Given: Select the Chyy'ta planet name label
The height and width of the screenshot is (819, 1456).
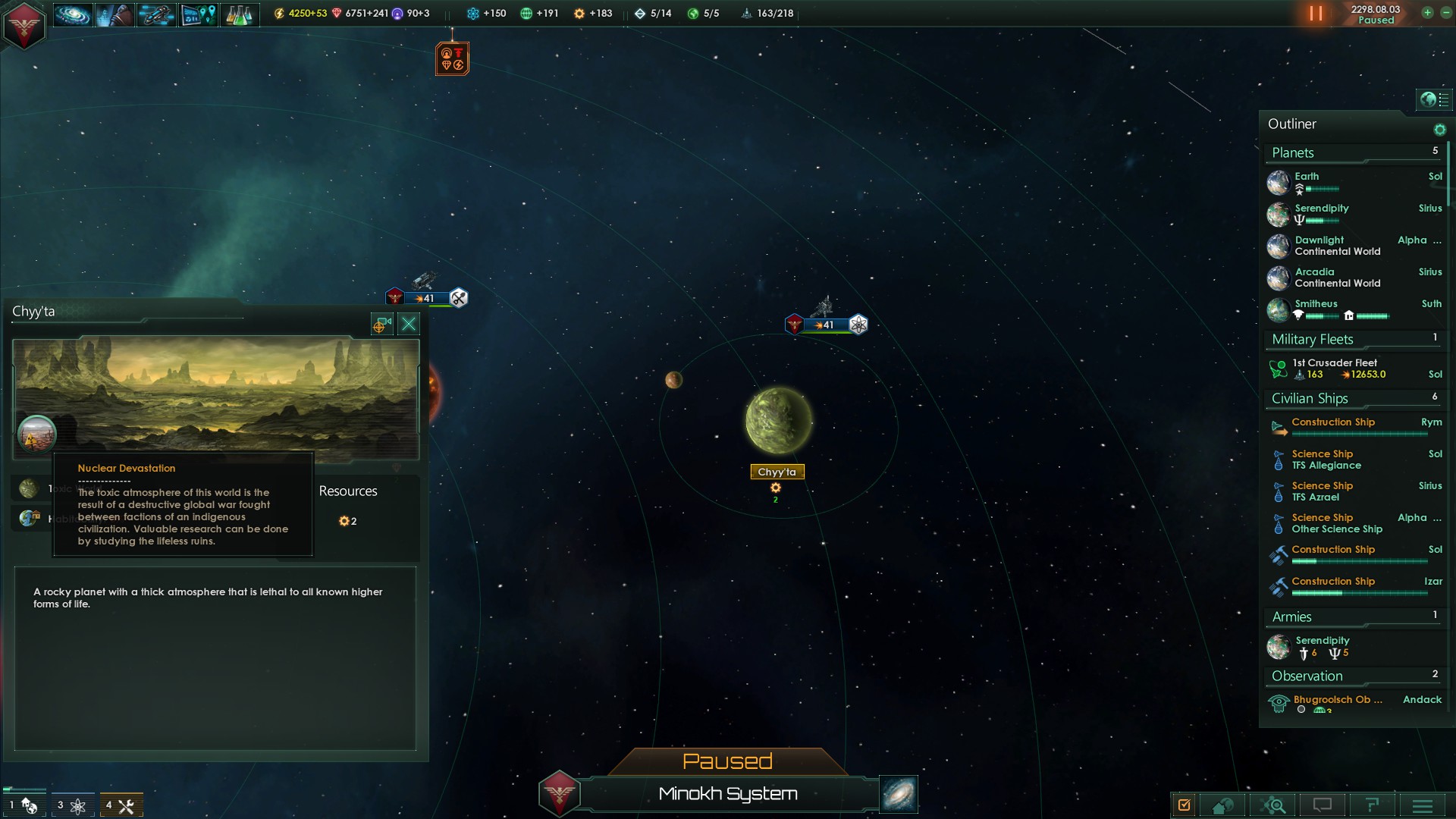Looking at the screenshot, I should click(777, 472).
